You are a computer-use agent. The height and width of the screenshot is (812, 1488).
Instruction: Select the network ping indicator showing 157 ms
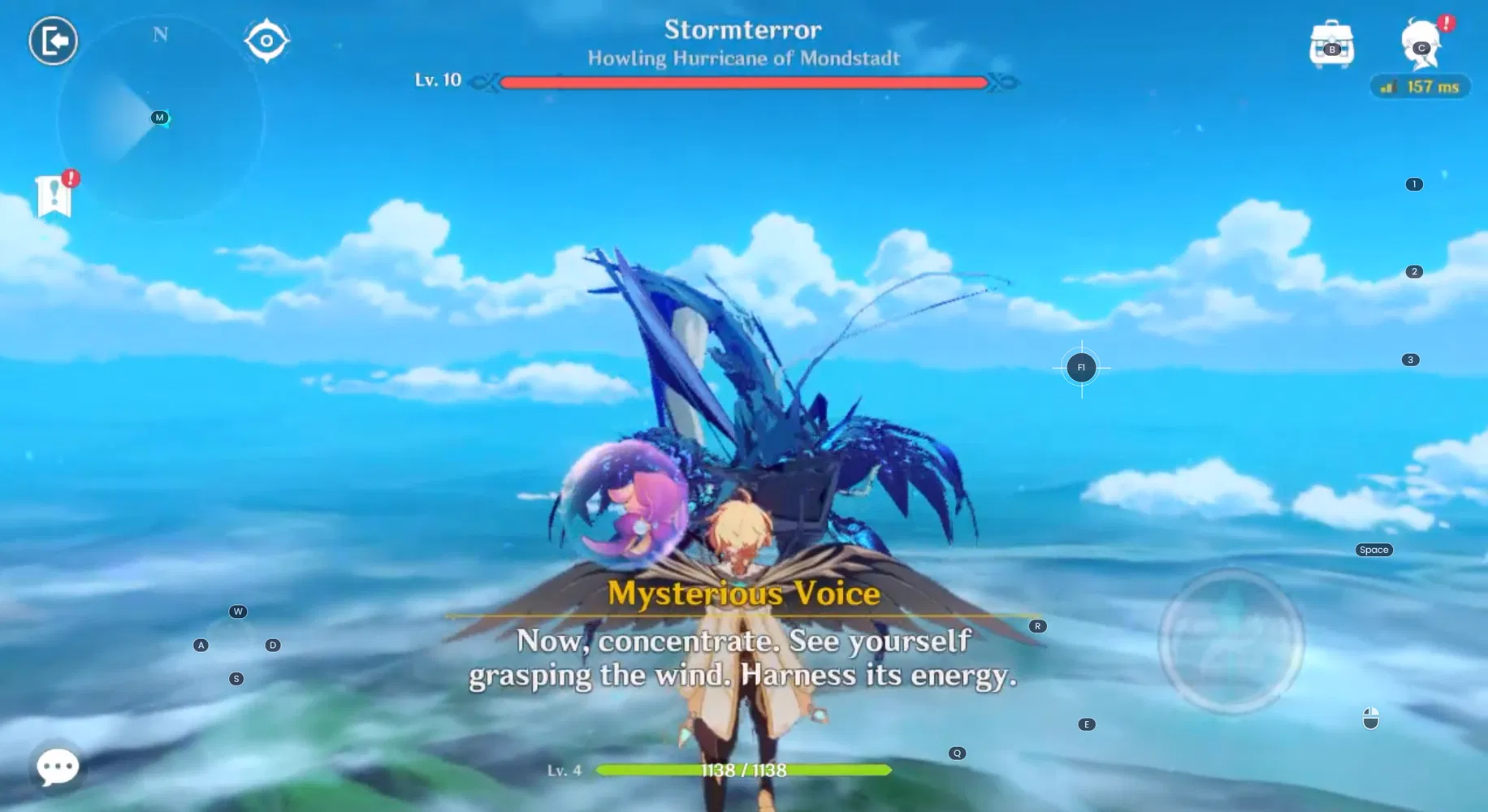(x=1420, y=86)
